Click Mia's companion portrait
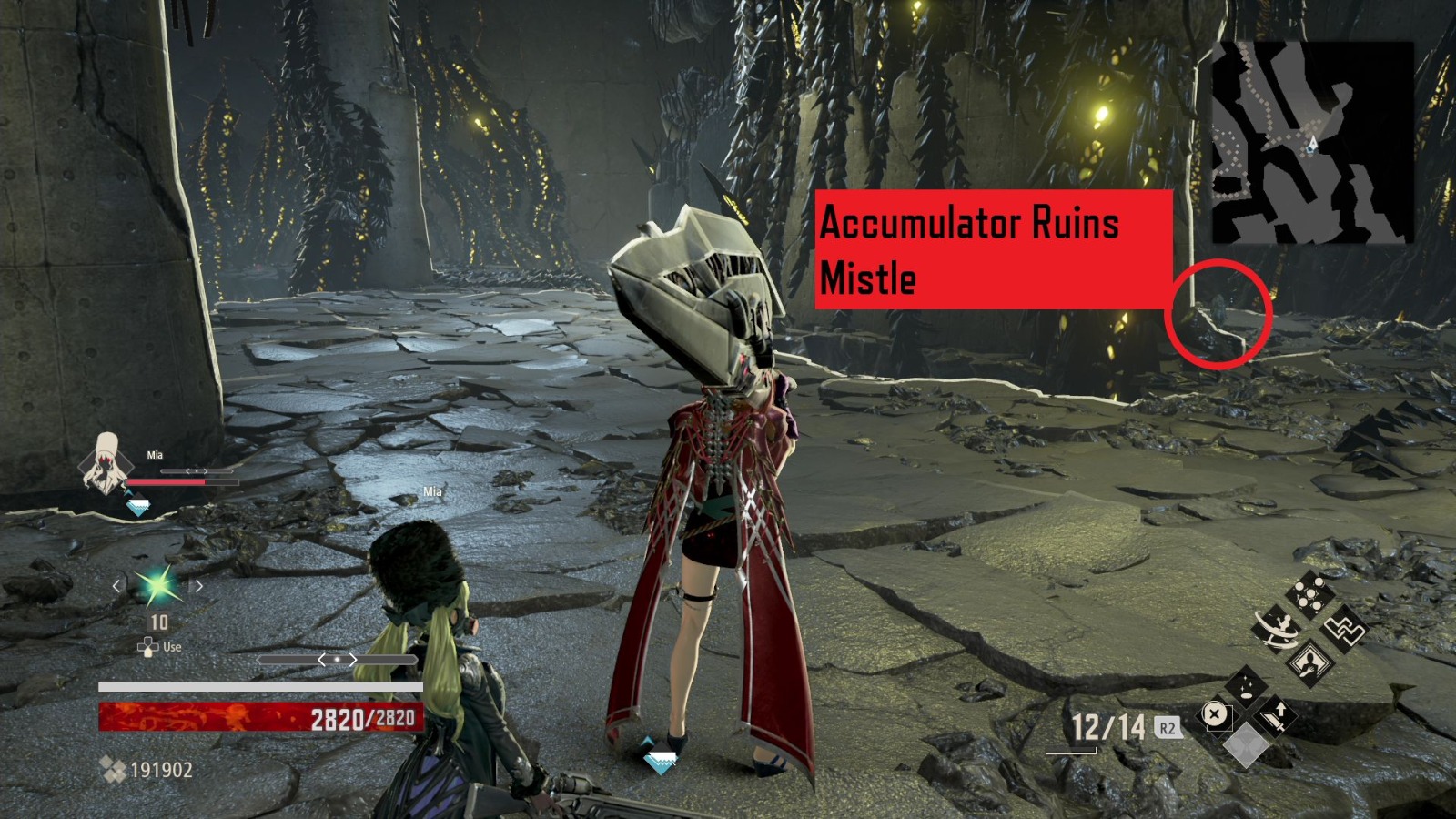Screen dimensions: 1456x819 click(x=104, y=468)
